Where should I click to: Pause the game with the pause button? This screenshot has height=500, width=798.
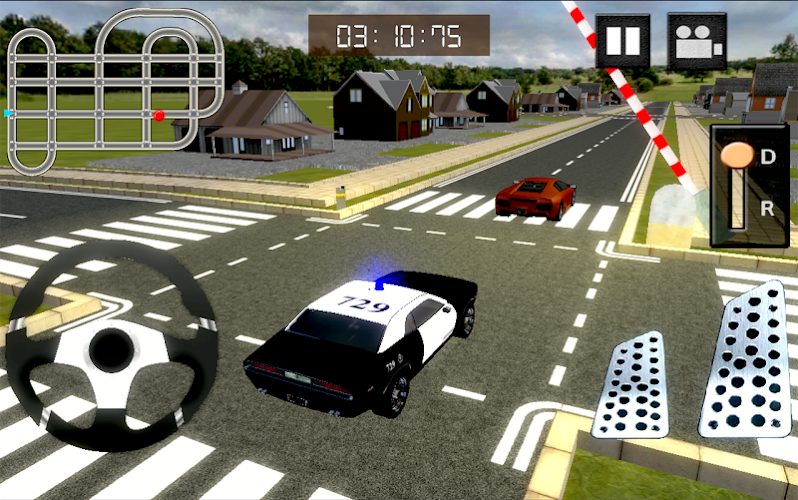coord(622,41)
